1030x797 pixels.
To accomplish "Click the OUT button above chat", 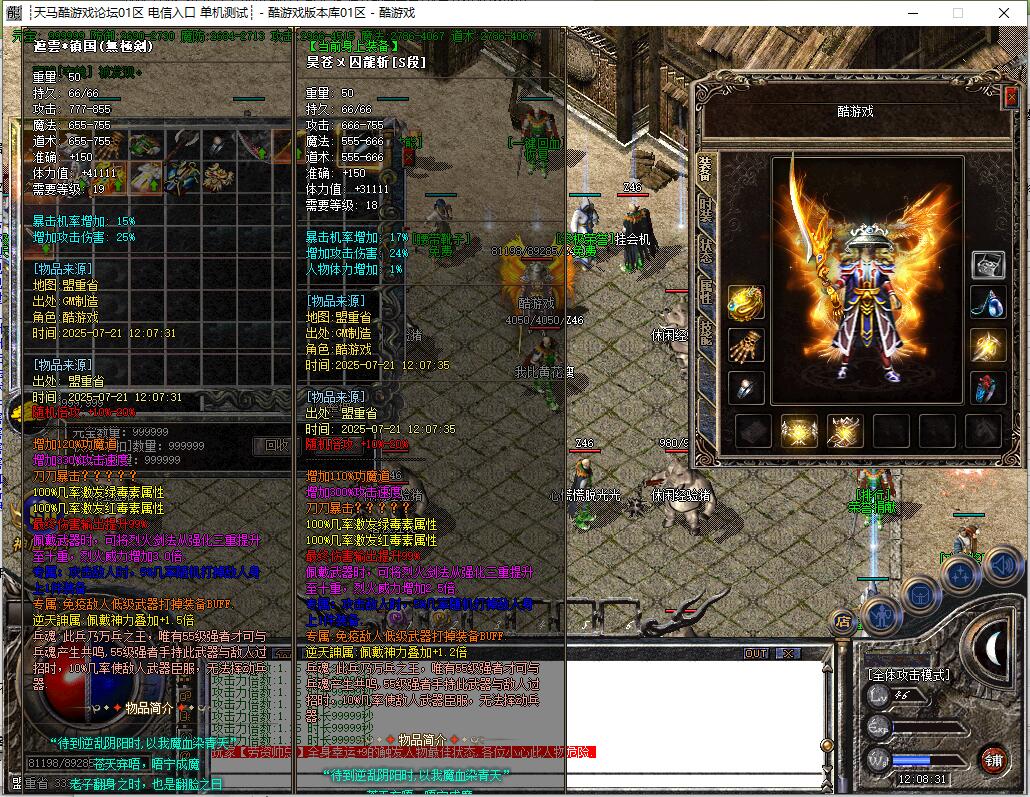I will [x=757, y=653].
